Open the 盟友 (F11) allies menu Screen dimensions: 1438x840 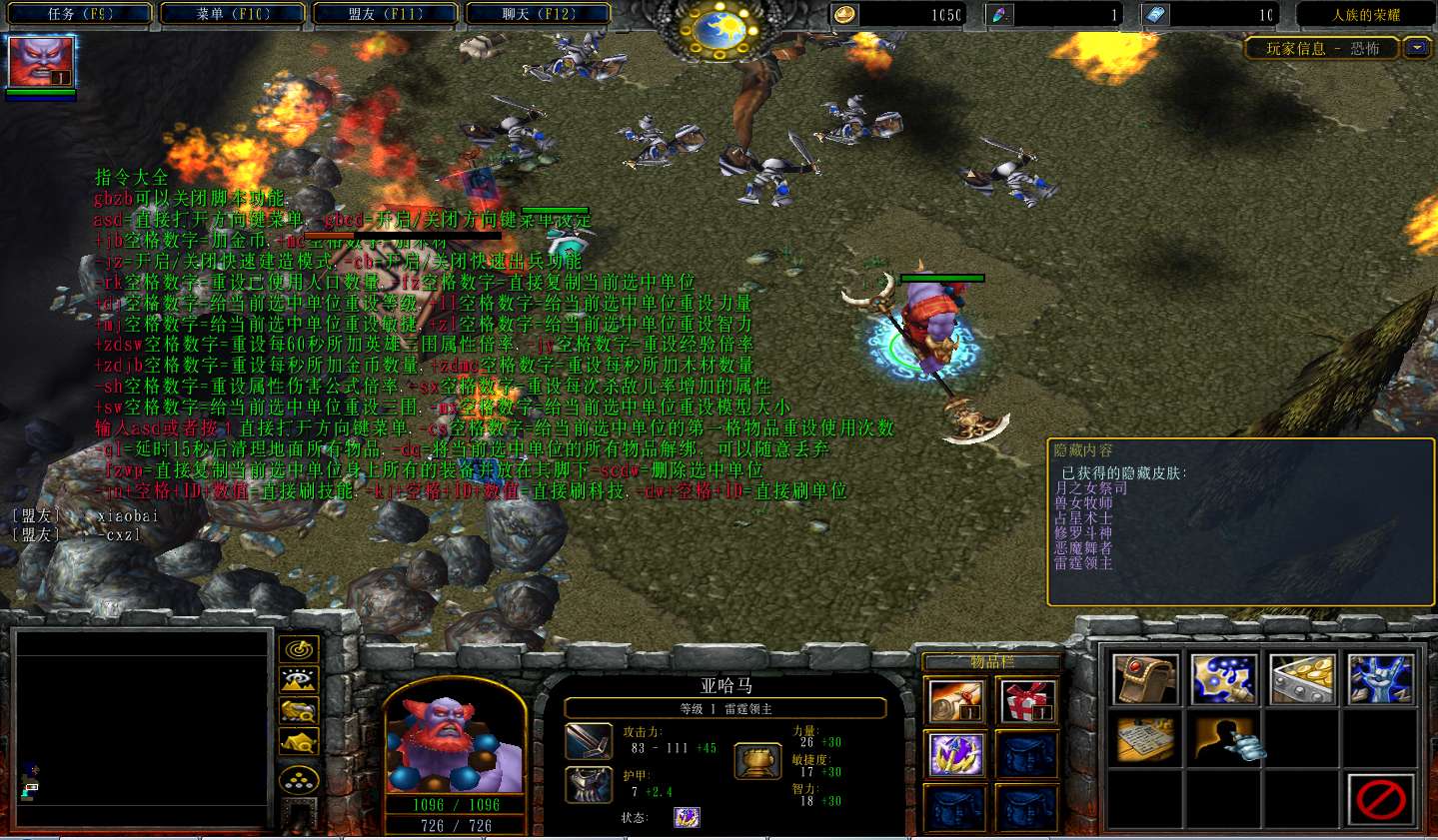point(386,14)
